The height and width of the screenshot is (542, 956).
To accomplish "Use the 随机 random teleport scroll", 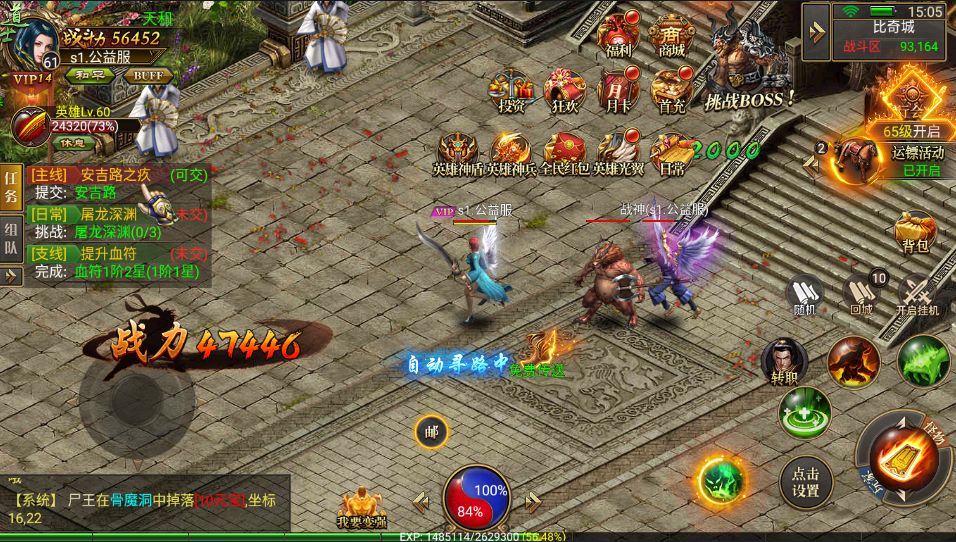I will tap(804, 295).
